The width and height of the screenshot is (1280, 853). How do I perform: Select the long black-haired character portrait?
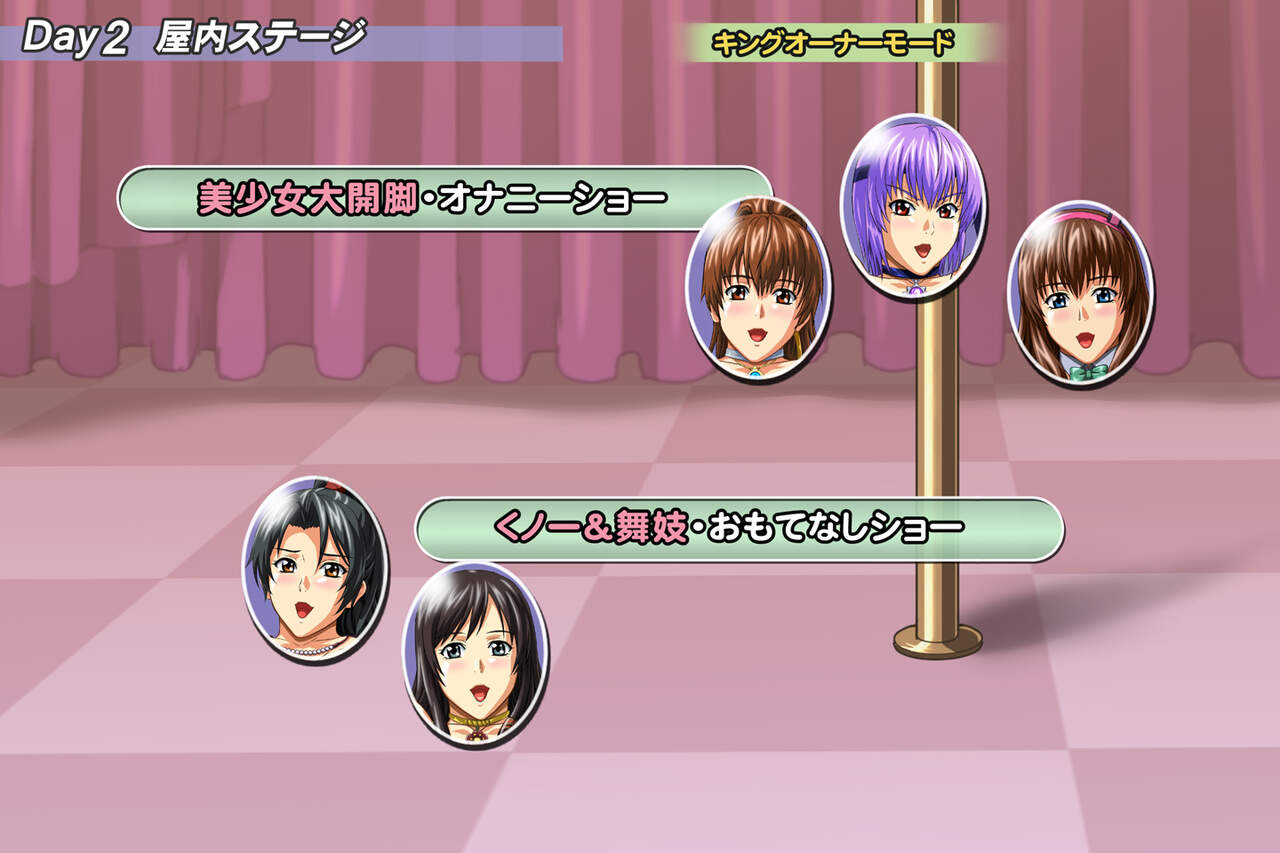(475, 653)
